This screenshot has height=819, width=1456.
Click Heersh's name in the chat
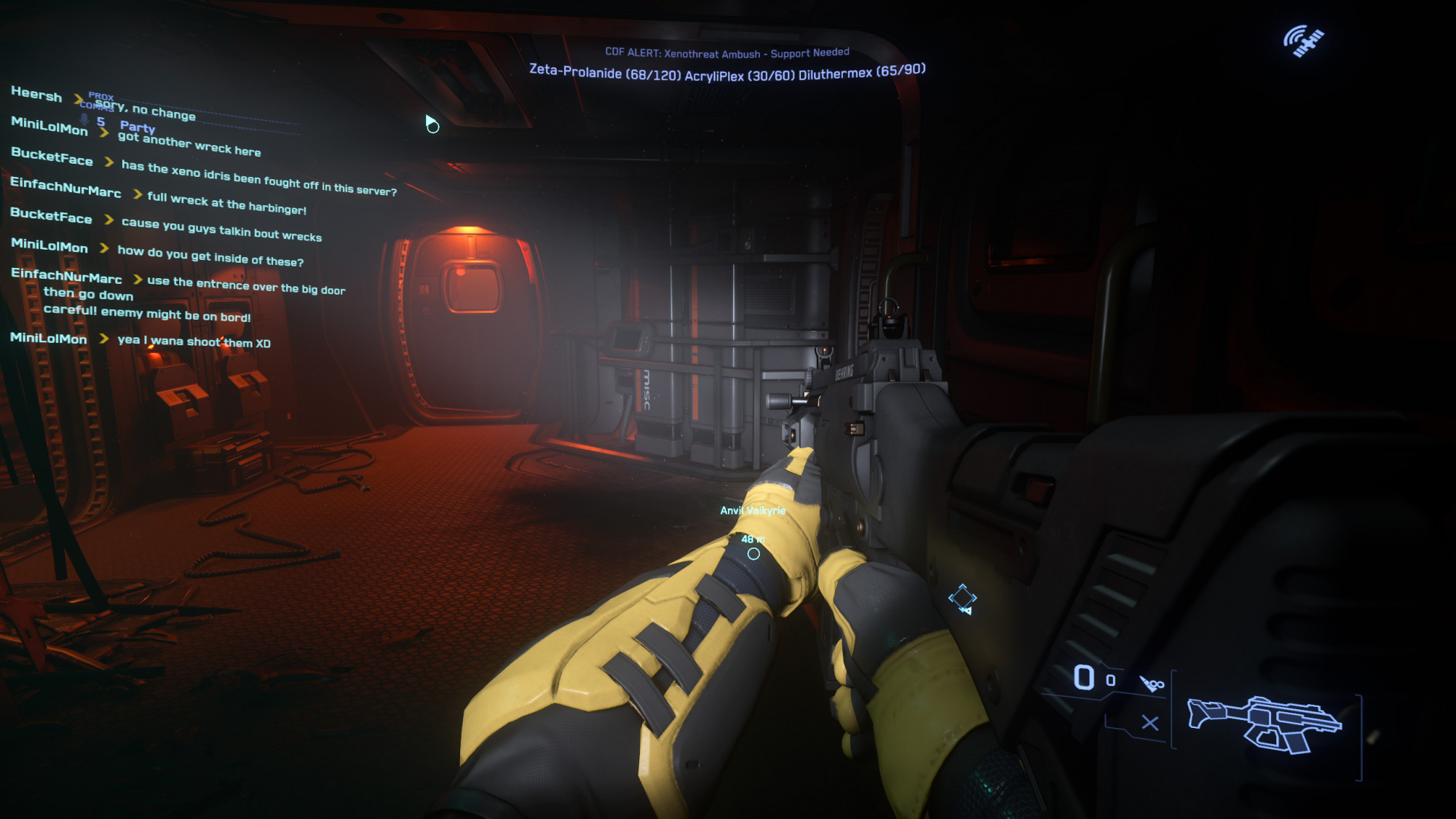click(36, 95)
